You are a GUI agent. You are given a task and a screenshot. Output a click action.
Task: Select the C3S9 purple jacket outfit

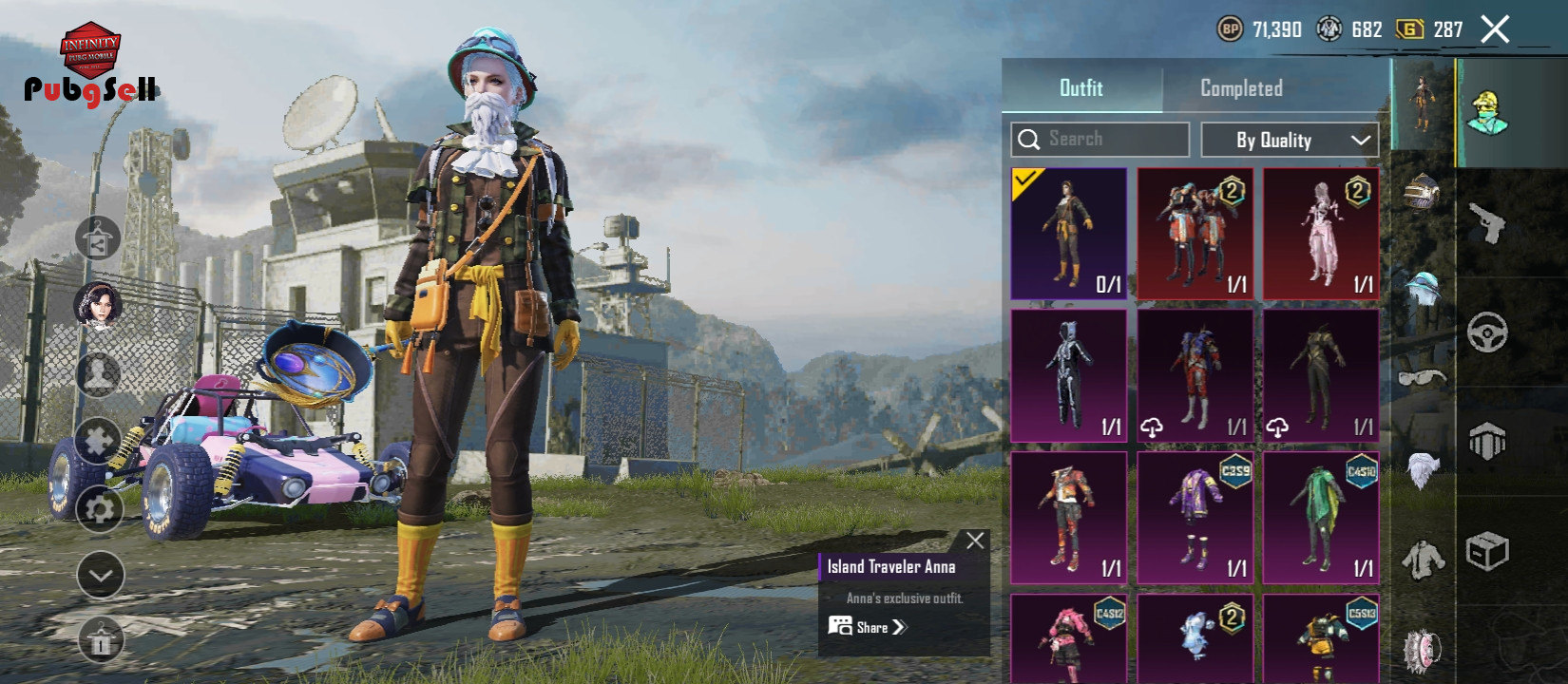pos(1195,518)
